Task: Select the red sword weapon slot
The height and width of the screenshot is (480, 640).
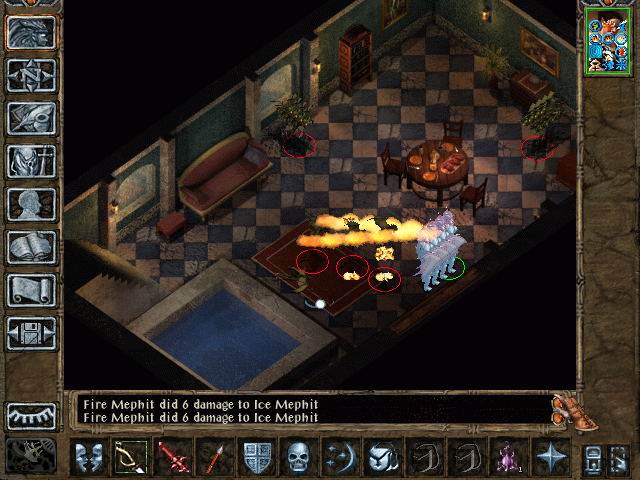Action: (173, 459)
